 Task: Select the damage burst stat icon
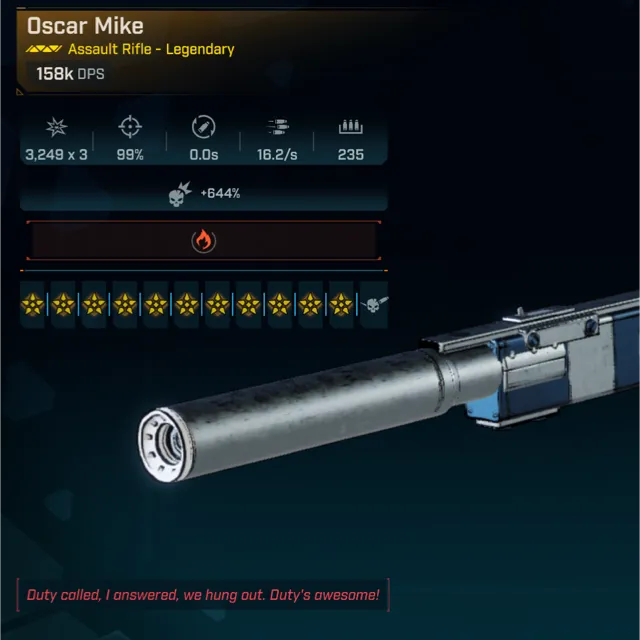pos(55,128)
